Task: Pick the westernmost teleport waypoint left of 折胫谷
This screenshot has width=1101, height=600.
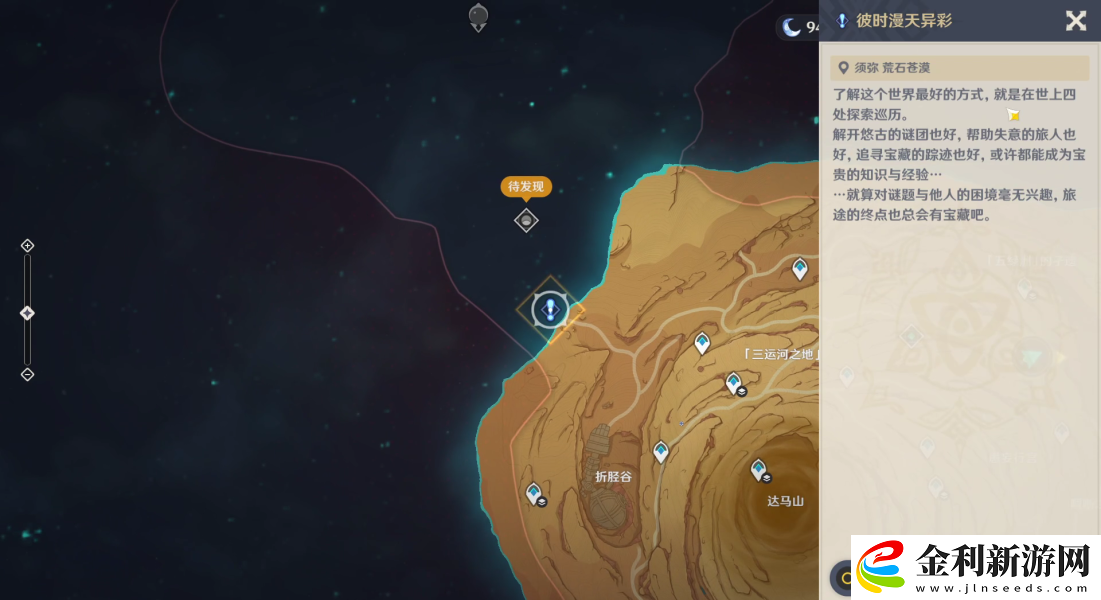Action: 534,492
